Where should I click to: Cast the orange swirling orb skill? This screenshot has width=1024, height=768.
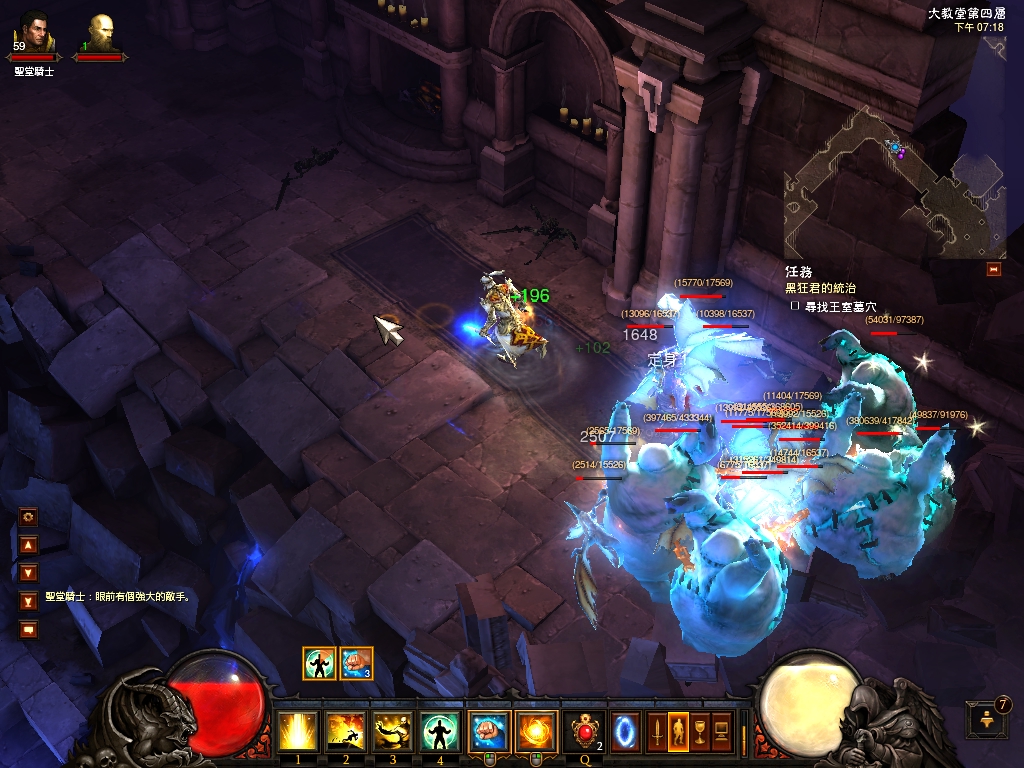(536, 731)
